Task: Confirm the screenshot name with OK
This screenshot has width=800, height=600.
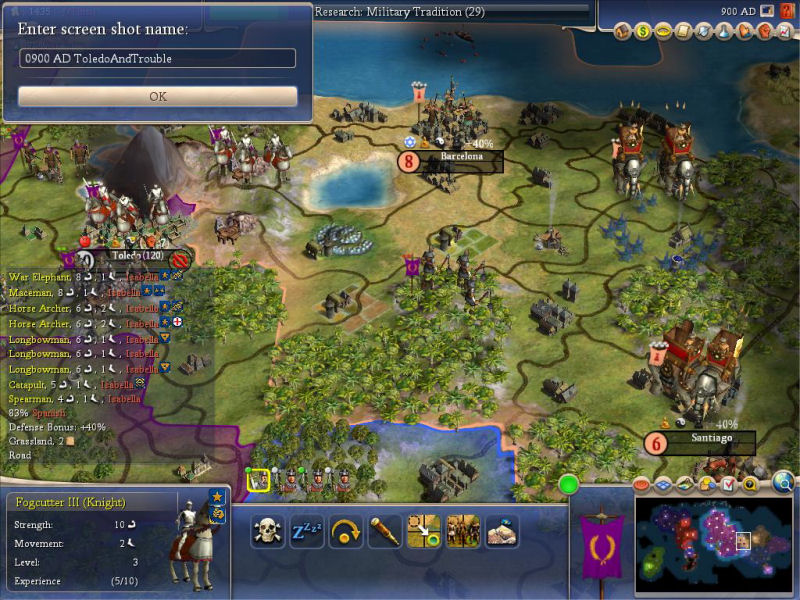Action: (x=157, y=96)
